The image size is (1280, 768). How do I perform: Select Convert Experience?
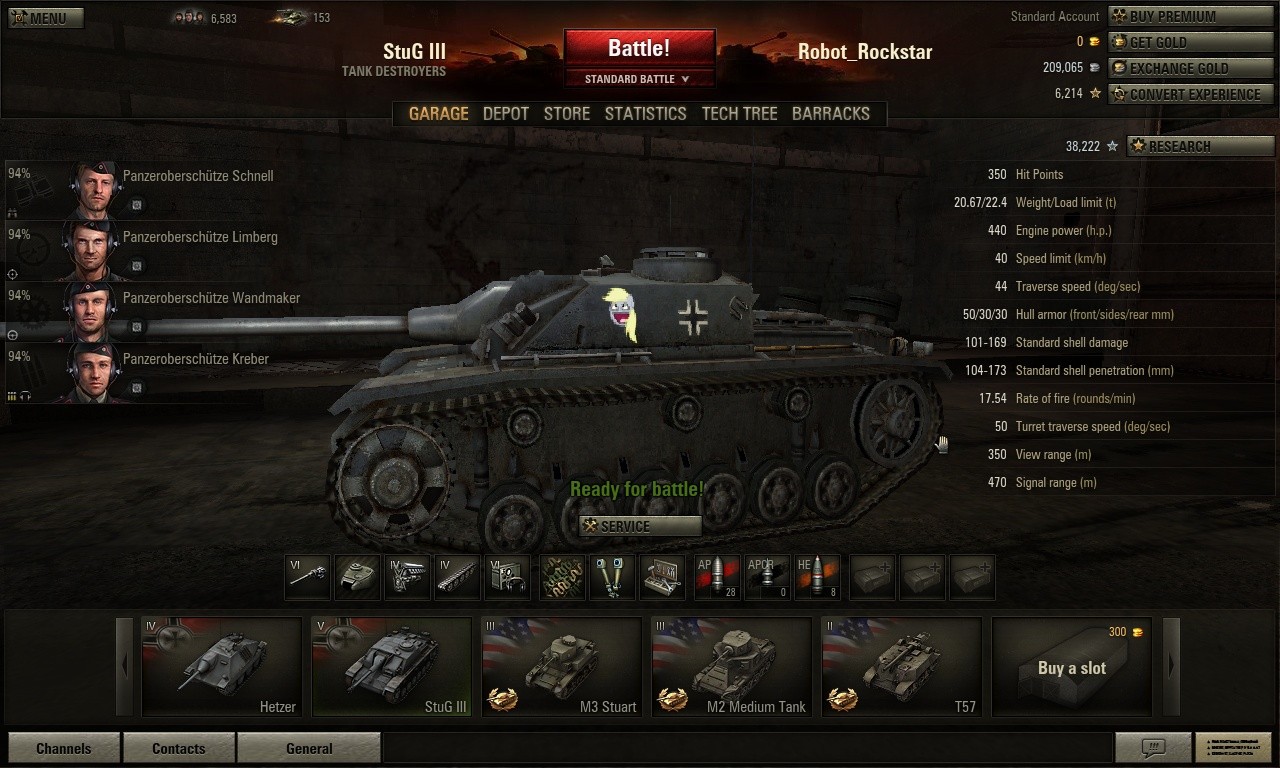click(1190, 94)
